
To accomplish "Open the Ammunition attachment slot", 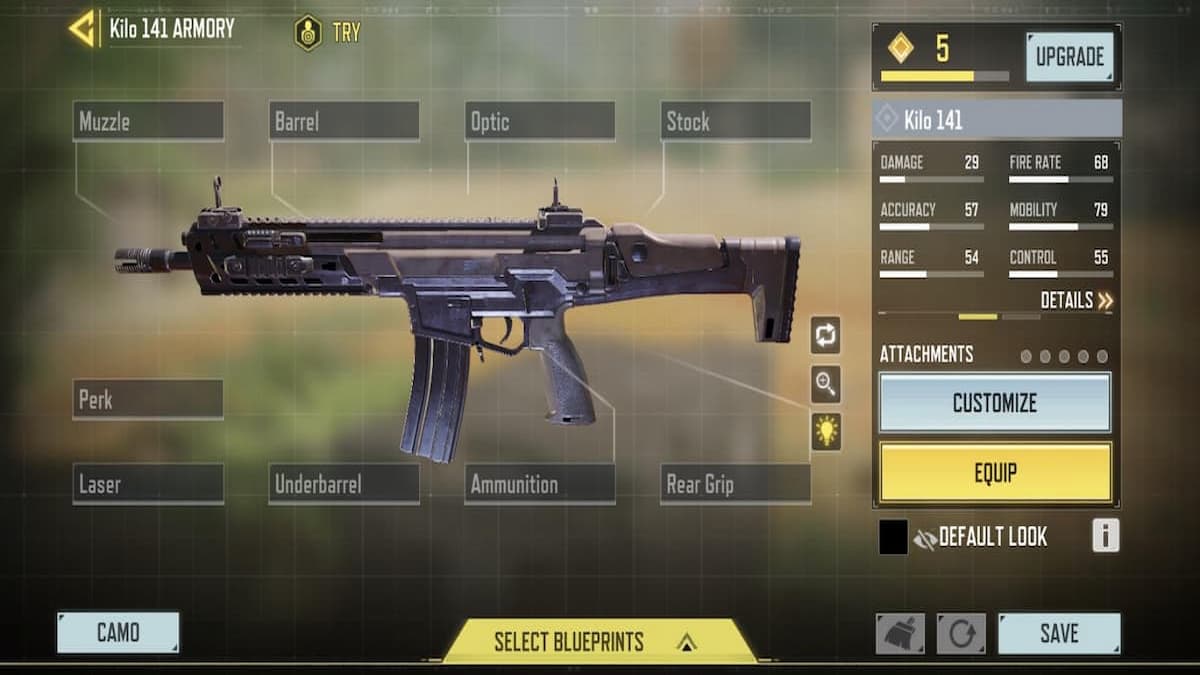I will coord(540,484).
